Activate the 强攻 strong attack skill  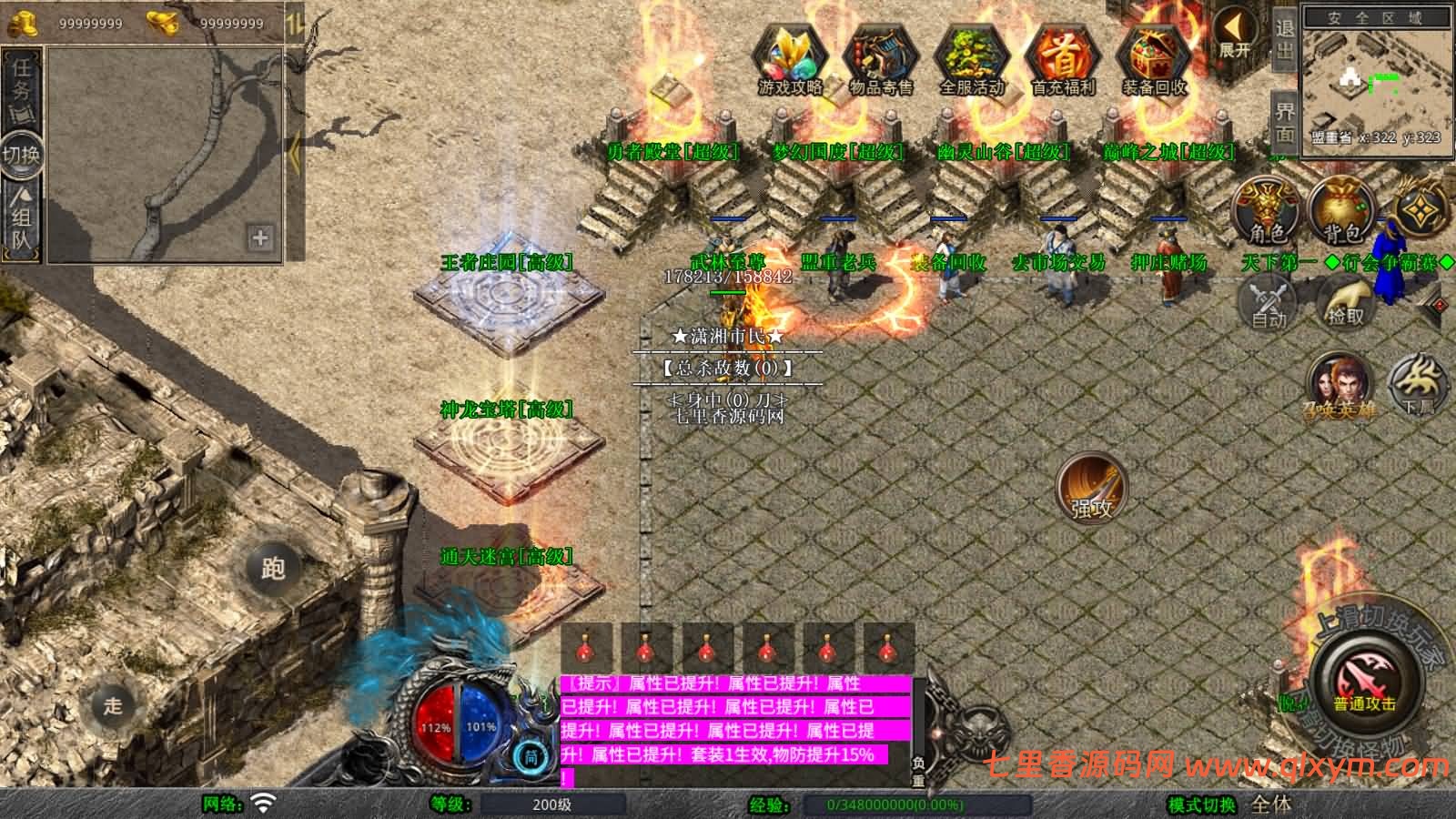pos(1091,487)
